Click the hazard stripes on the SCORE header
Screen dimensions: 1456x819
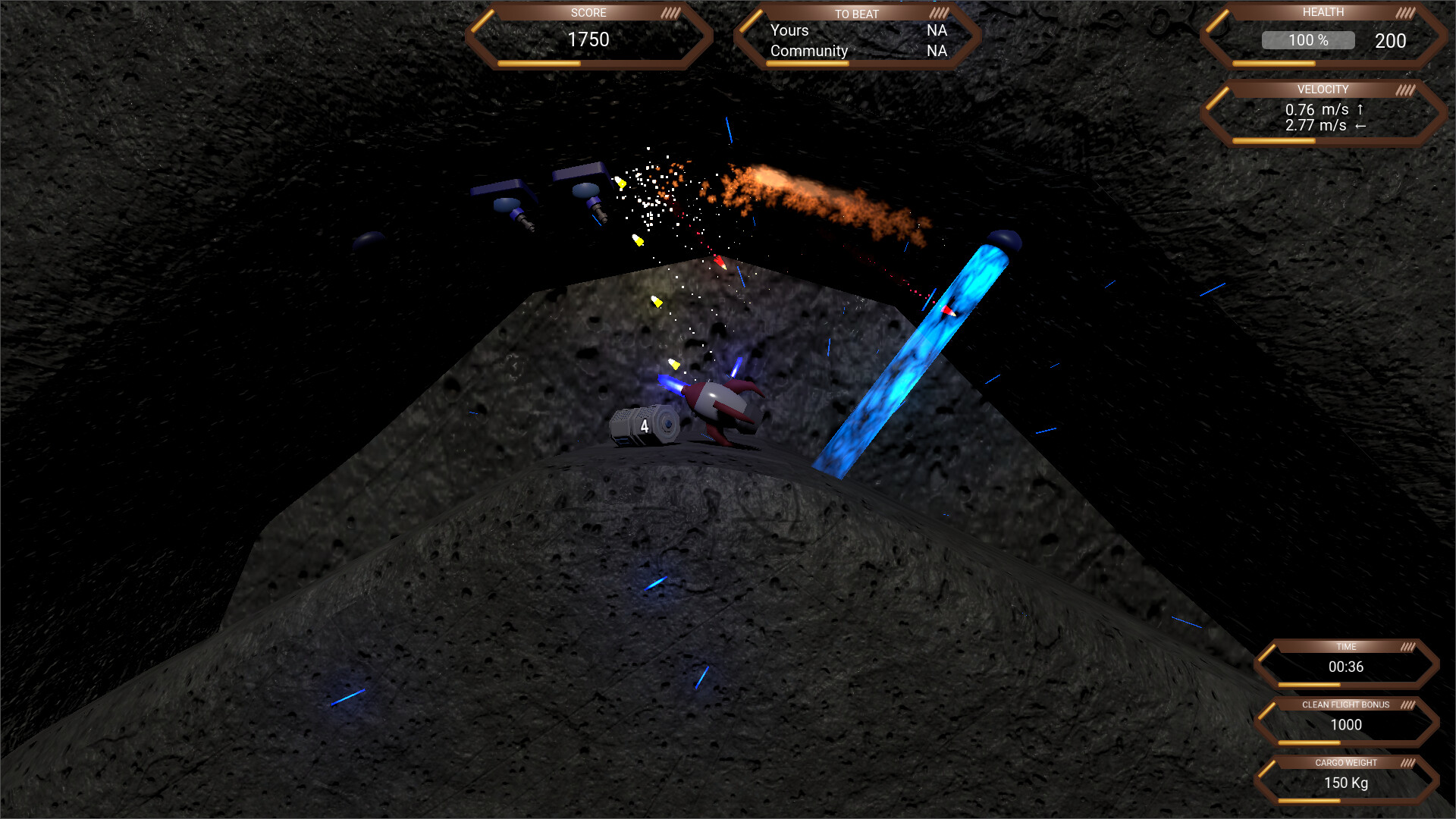point(669,12)
